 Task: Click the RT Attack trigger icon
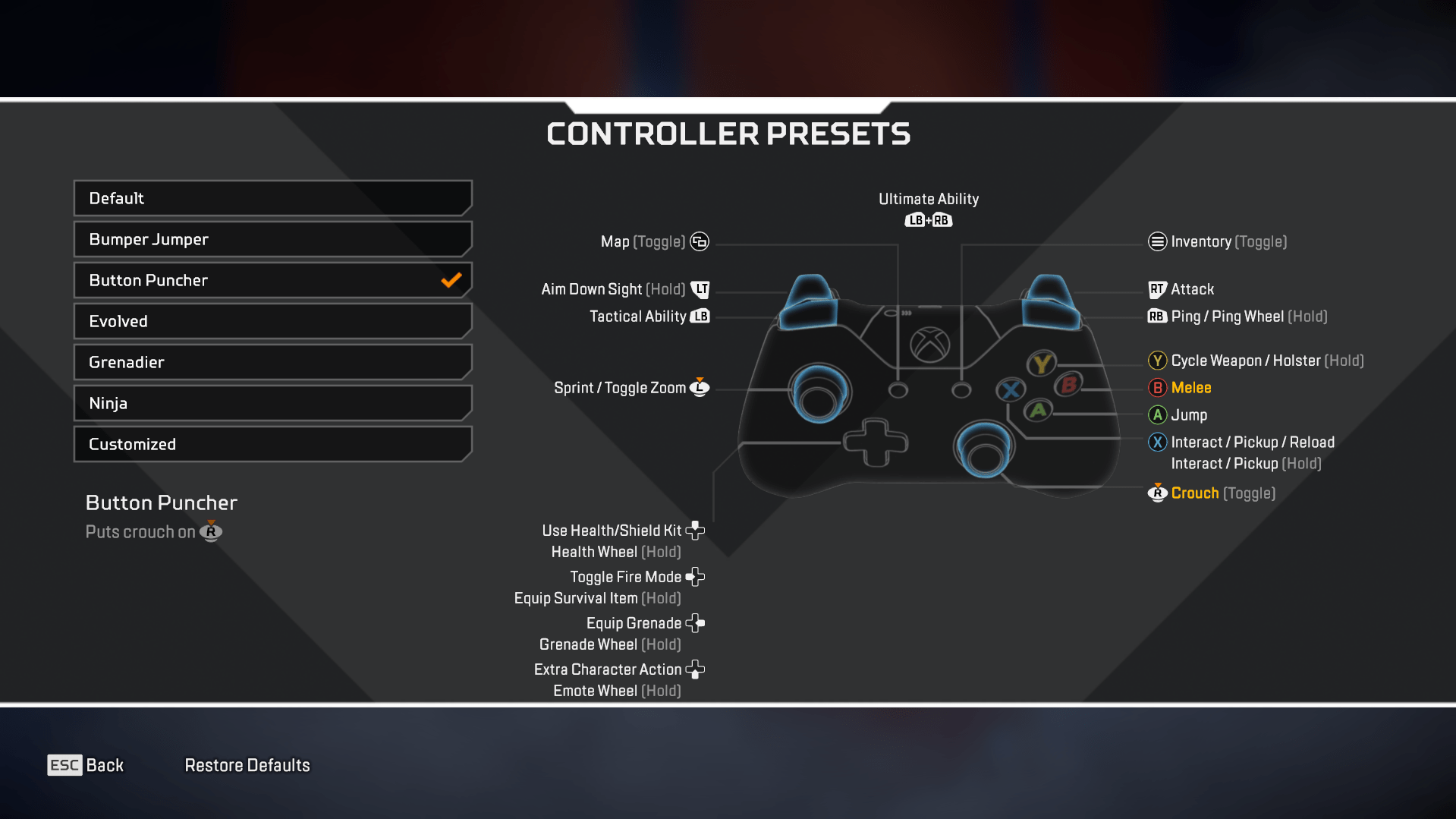[x=1156, y=289]
